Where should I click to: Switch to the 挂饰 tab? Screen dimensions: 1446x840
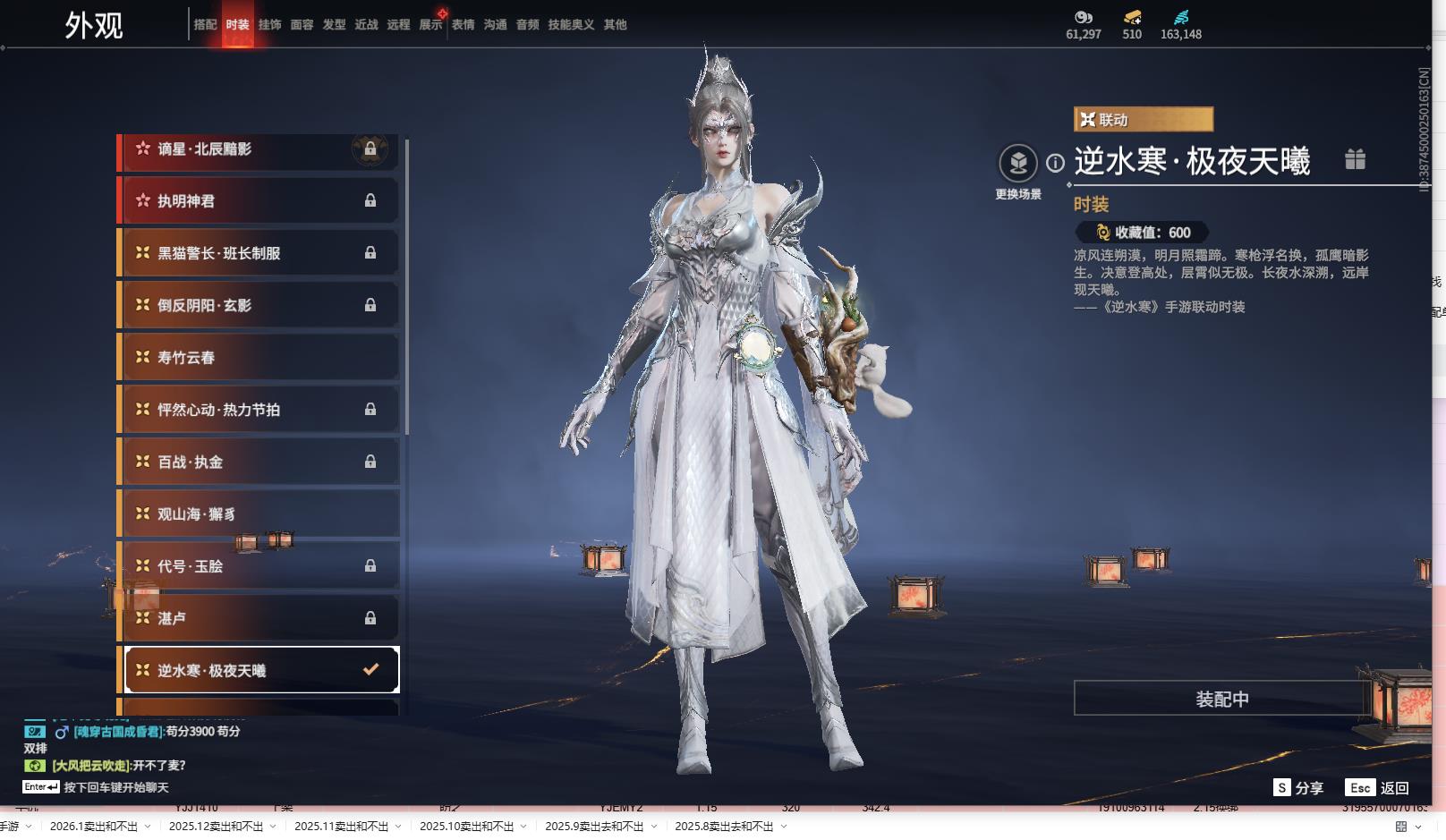click(269, 25)
